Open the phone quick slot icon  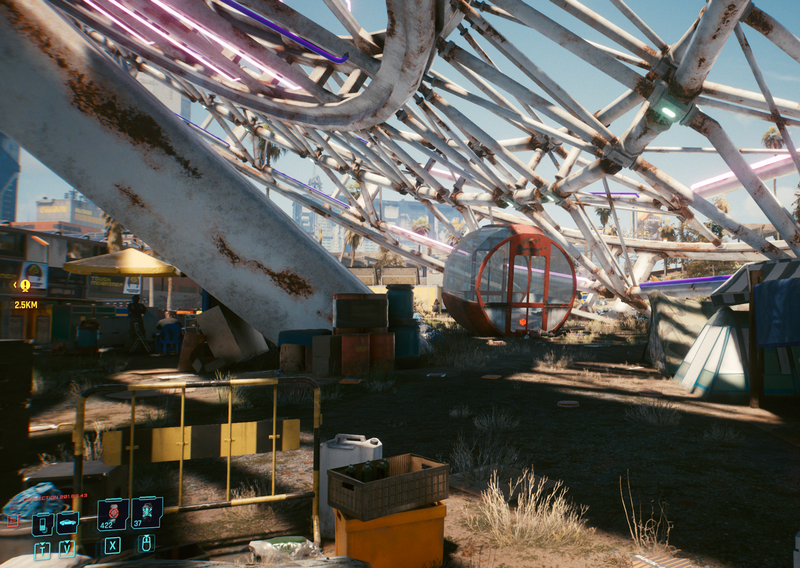tap(42, 523)
